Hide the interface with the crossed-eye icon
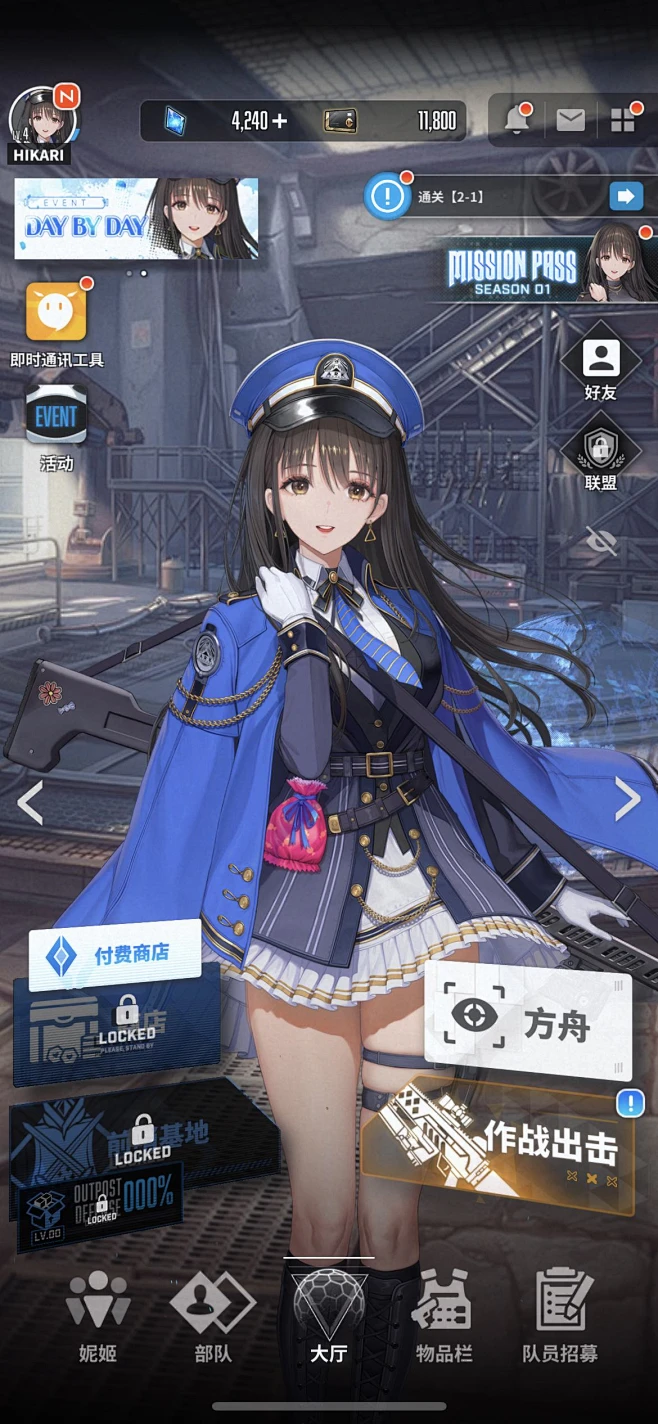The width and height of the screenshot is (658, 1424). 601,542
